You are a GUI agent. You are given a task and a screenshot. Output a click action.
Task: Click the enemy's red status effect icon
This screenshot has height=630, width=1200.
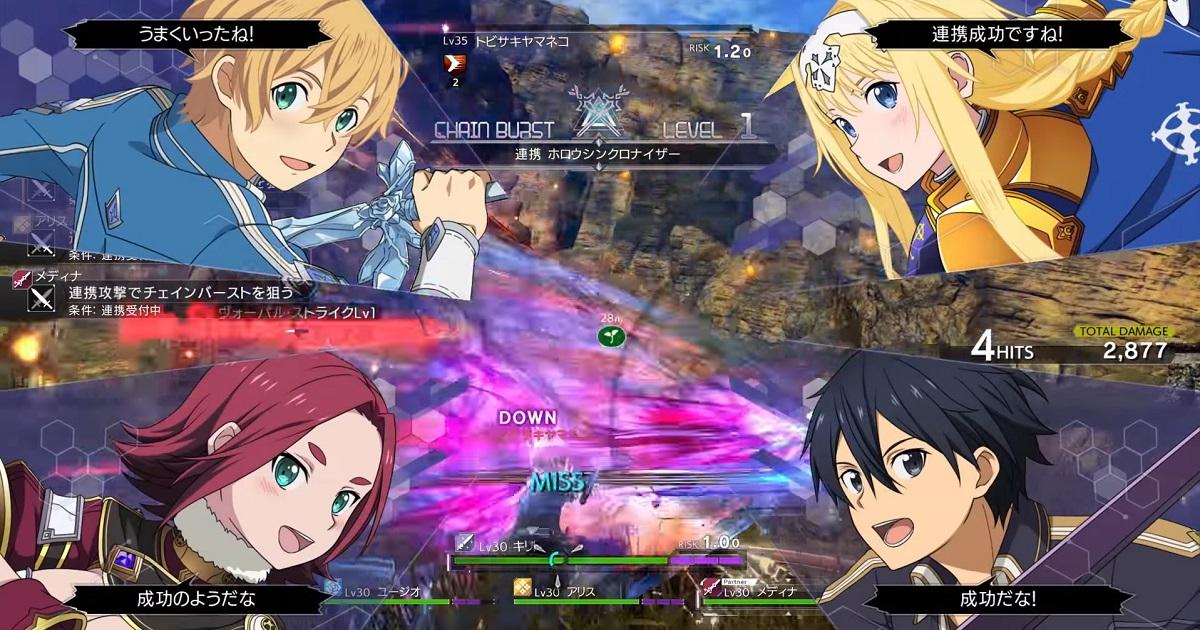coord(455,65)
